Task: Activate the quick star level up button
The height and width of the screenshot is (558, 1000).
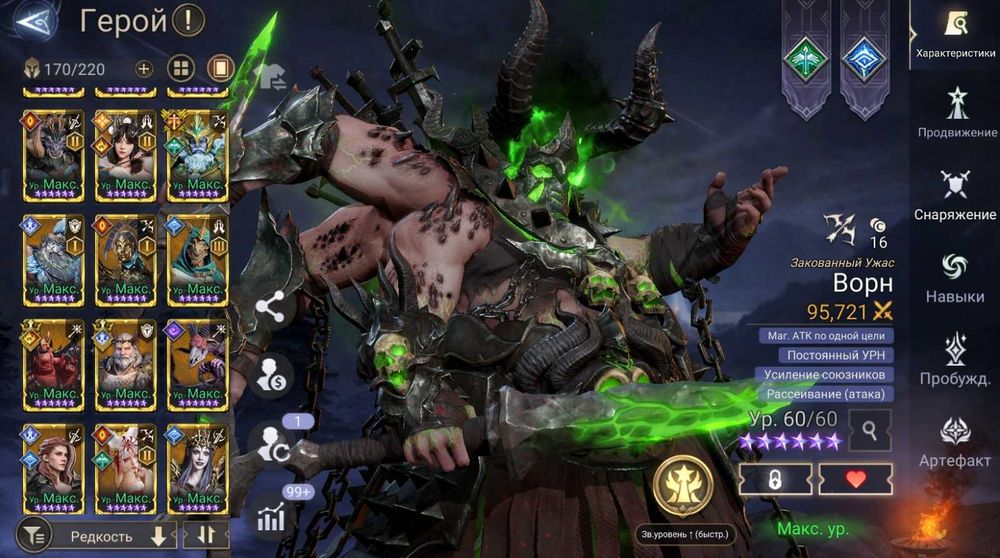Action: (683, 487)
